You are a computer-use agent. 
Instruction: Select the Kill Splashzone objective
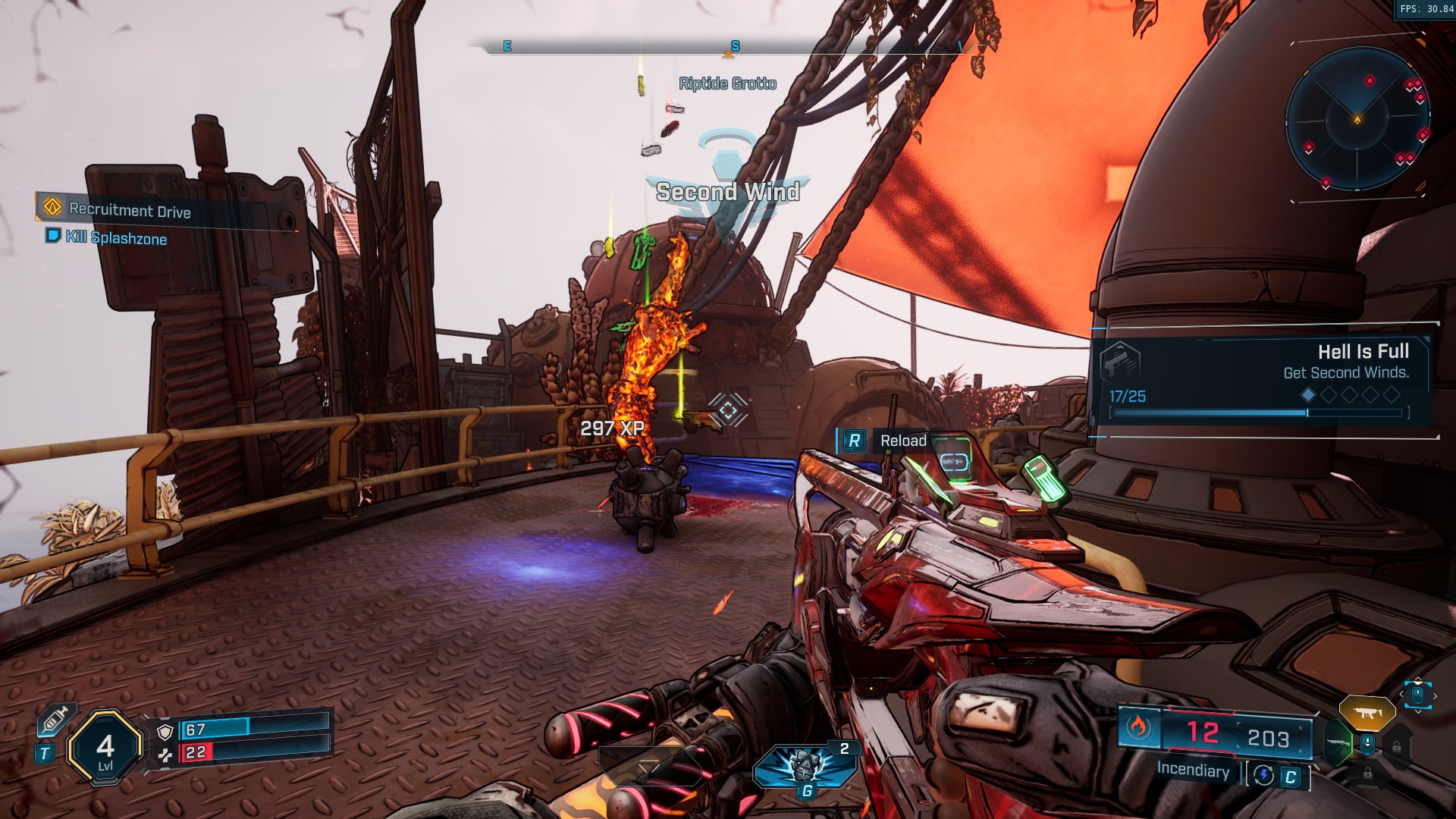point(115,237)
